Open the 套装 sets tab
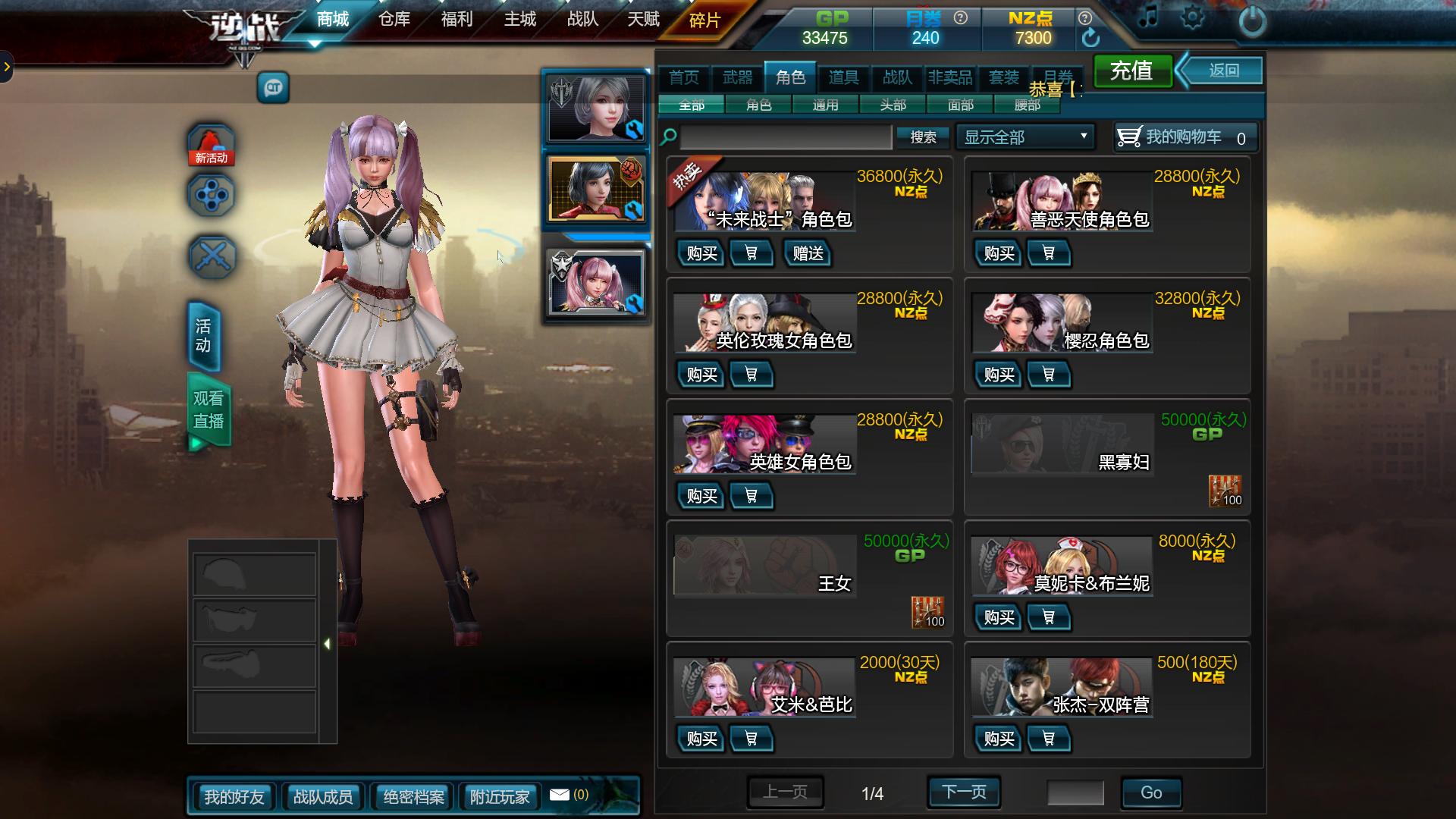Image resolution: width=1456 pixels, height=819 pixels. [x=1004, y=77]
